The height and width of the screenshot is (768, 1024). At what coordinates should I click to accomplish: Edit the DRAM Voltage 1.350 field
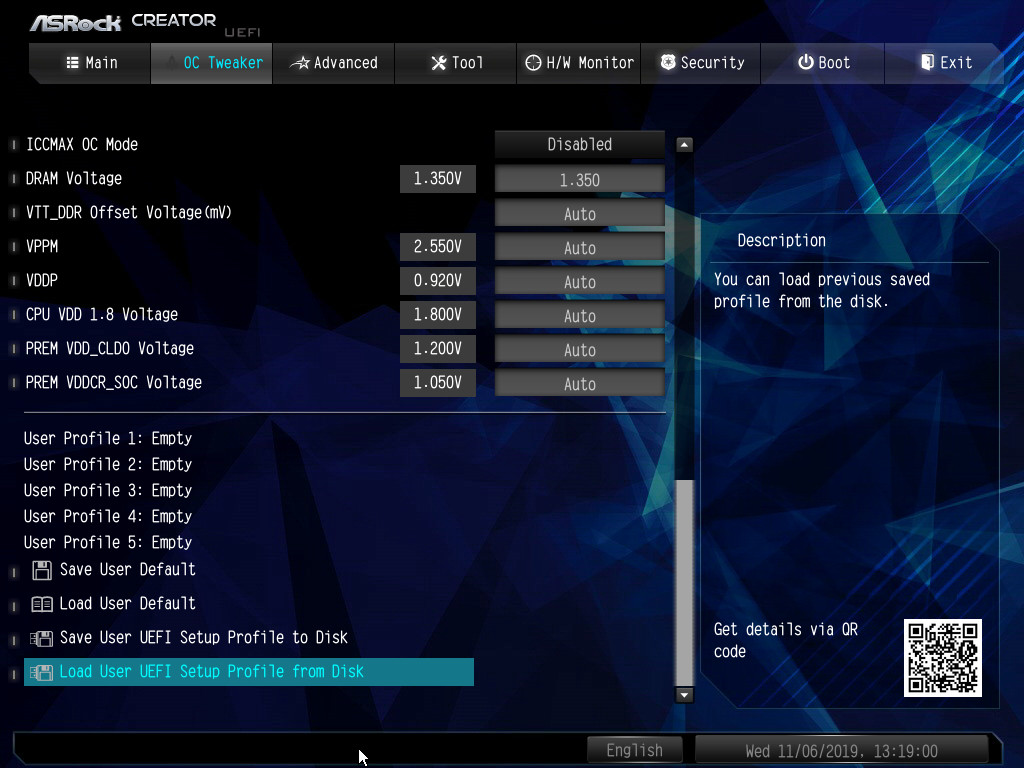(x=580, y=180)
